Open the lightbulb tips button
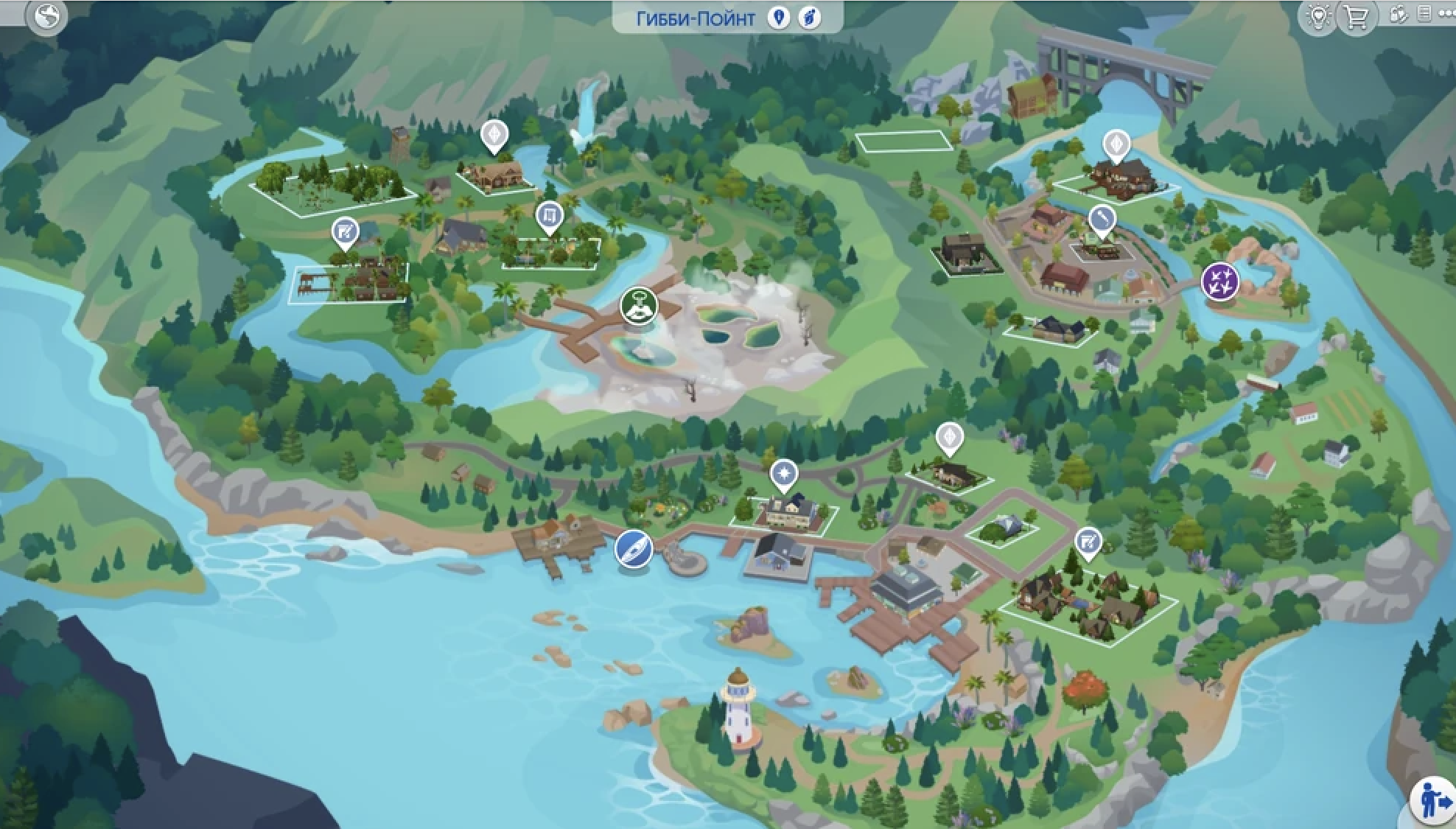The height and width of the screenshot is (829, 1456). (x=1317, y=16)
